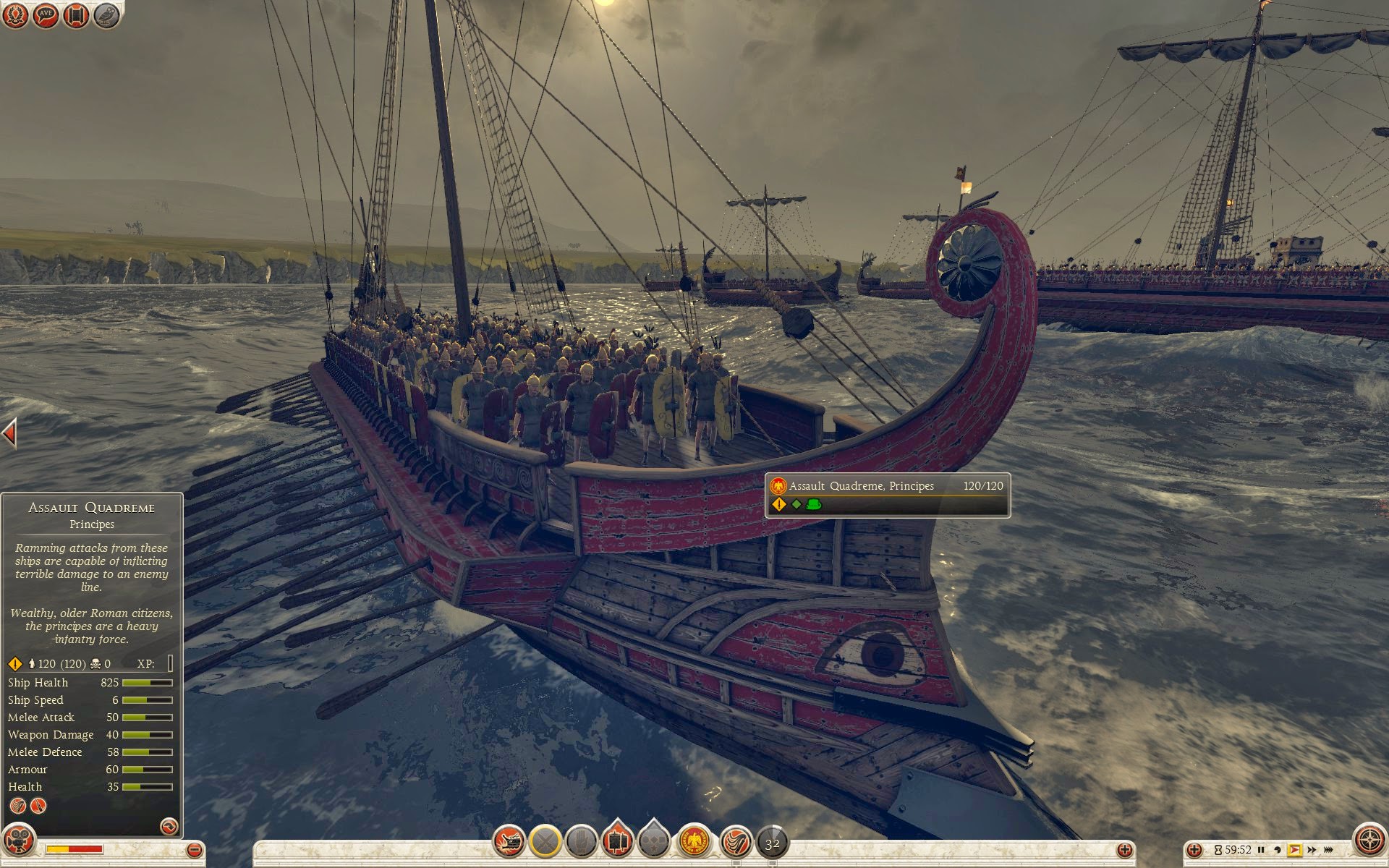Click the raised hand halt button
Screen dimensions: 1389x868
581,841
